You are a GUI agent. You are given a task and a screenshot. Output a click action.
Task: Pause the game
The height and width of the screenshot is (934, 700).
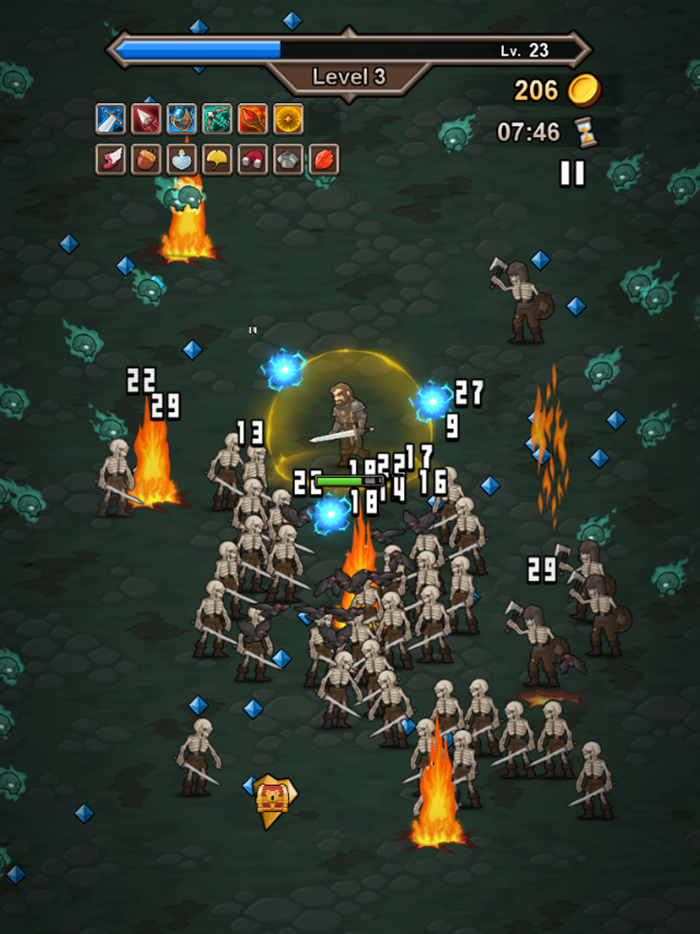572,173
